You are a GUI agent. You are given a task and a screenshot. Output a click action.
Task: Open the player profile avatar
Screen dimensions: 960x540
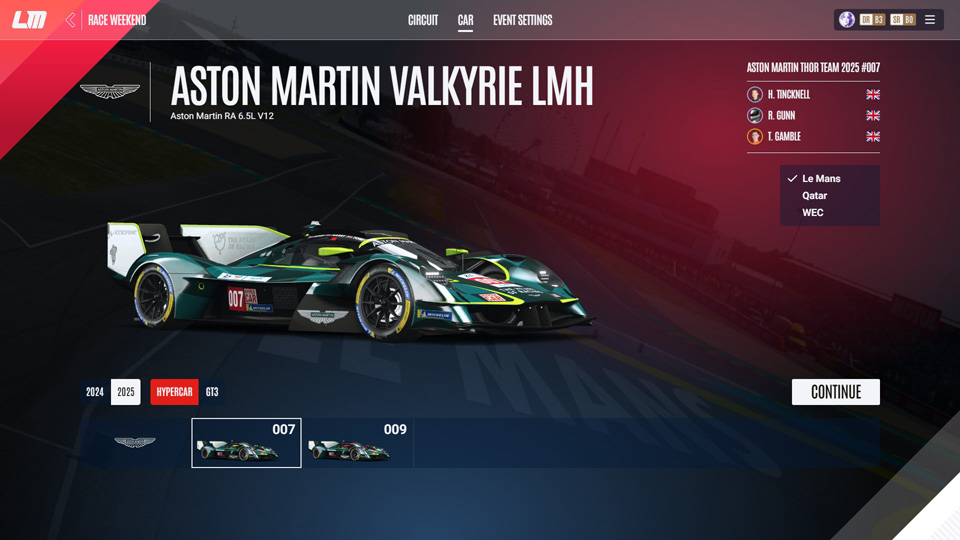[847, 20]
